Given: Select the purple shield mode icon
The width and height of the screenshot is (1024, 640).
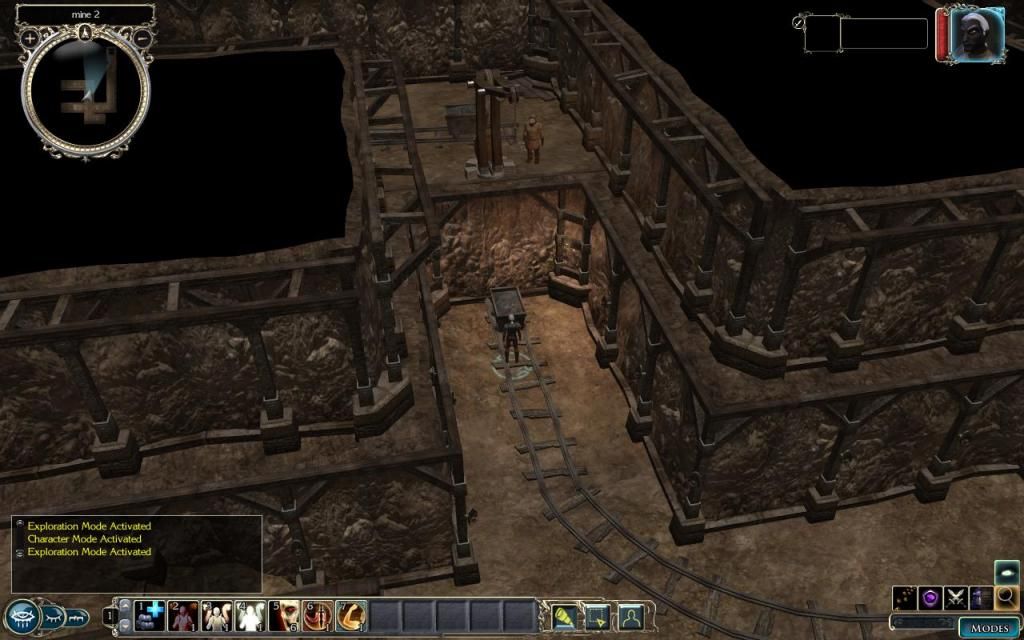Looking at the screenshot, I should coord(931,598).
